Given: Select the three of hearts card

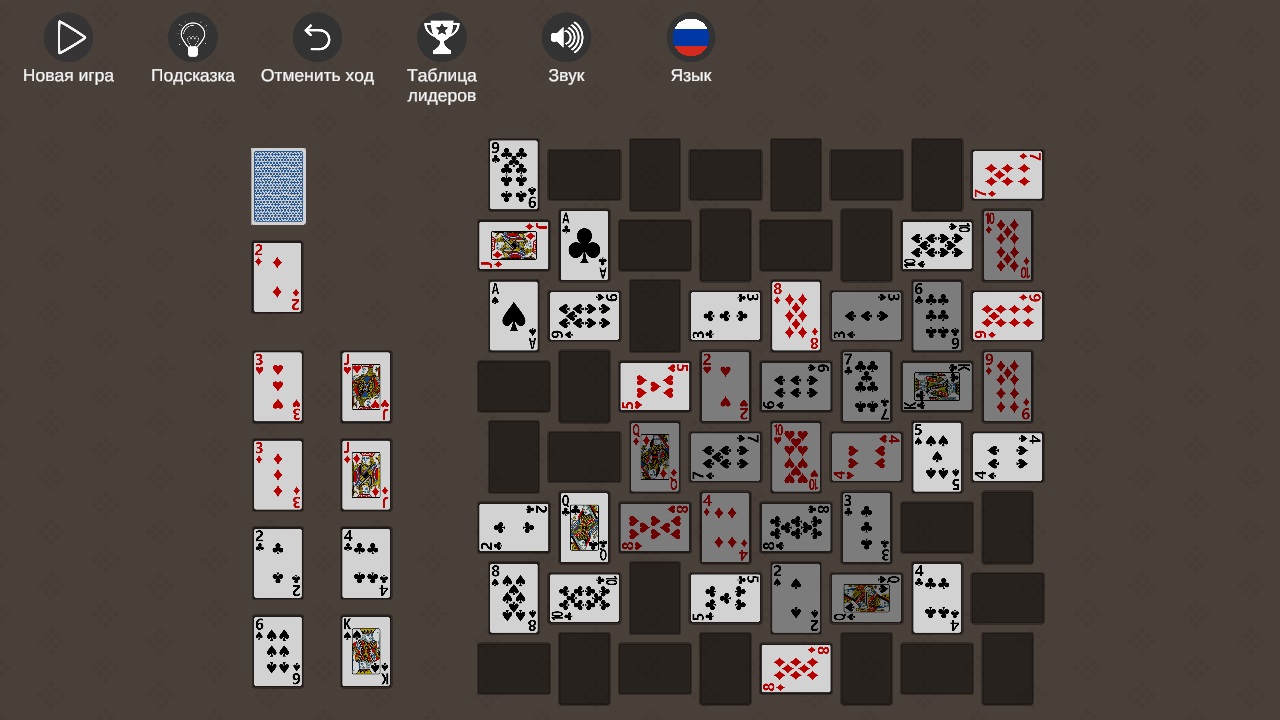Looking at the screenshot, I should (277, 387).
